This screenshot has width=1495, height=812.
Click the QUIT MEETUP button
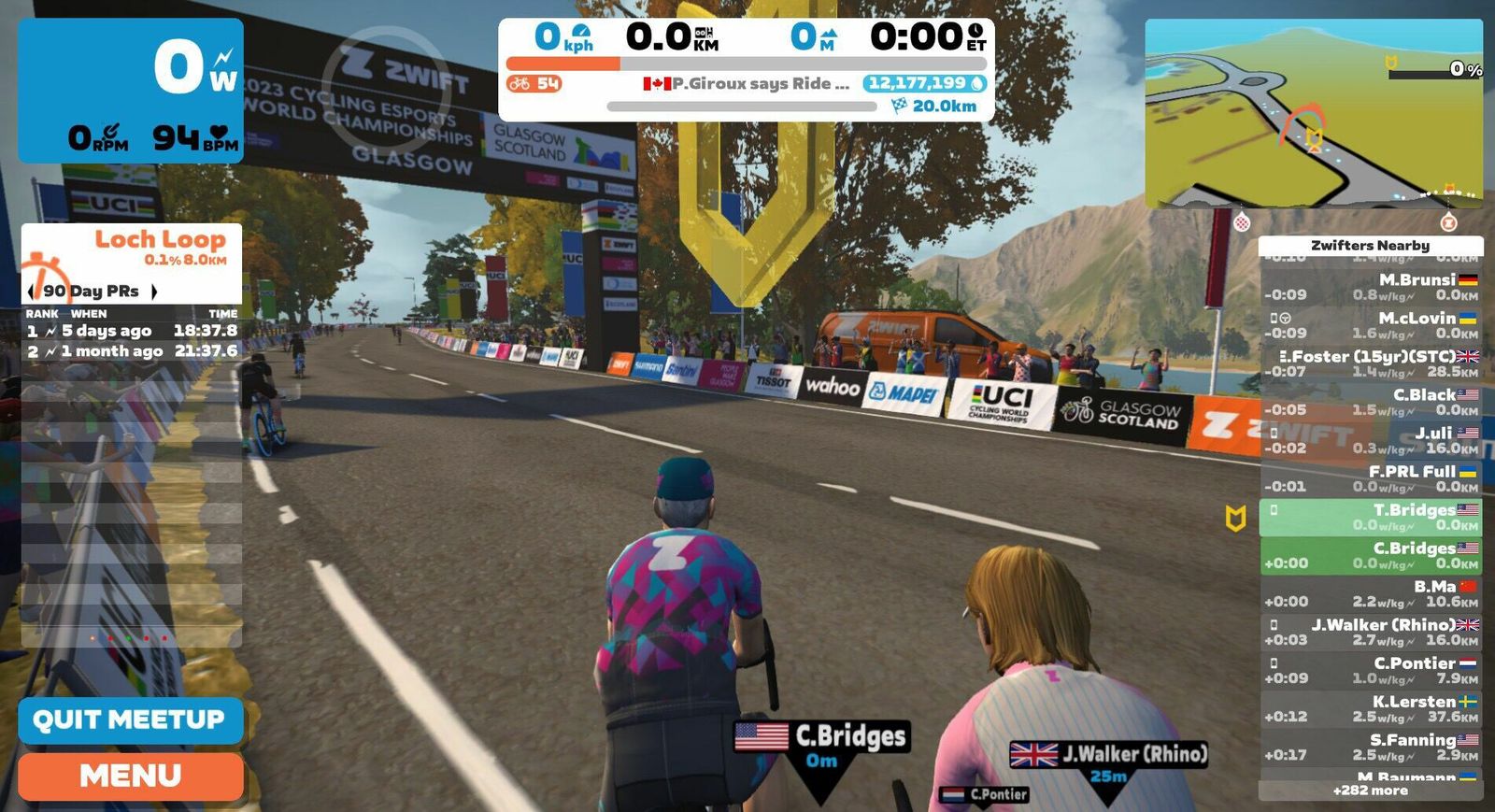point(130,719)
